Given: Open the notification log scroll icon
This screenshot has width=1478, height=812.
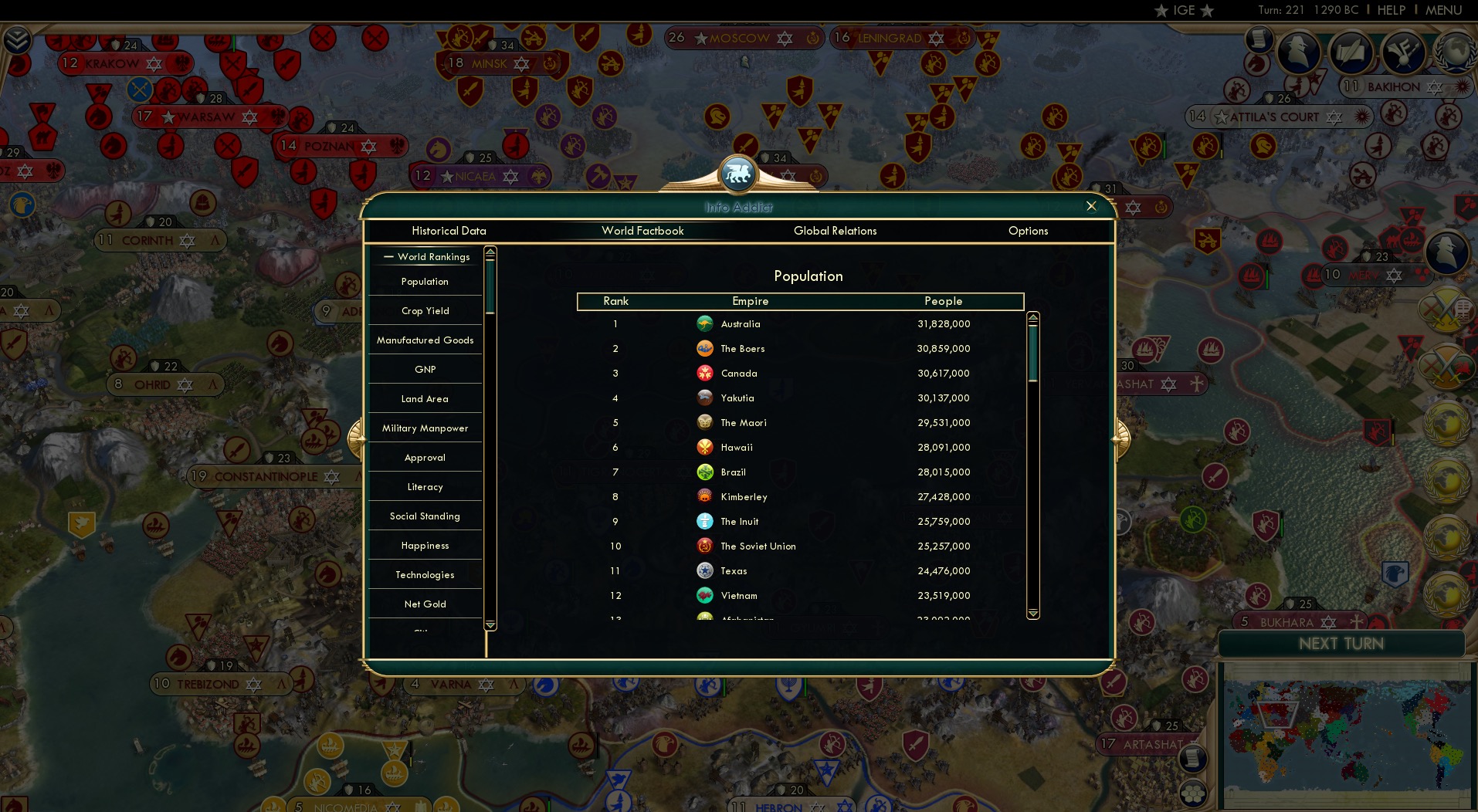Looking at the screenshot, I should coord(1258,39).
